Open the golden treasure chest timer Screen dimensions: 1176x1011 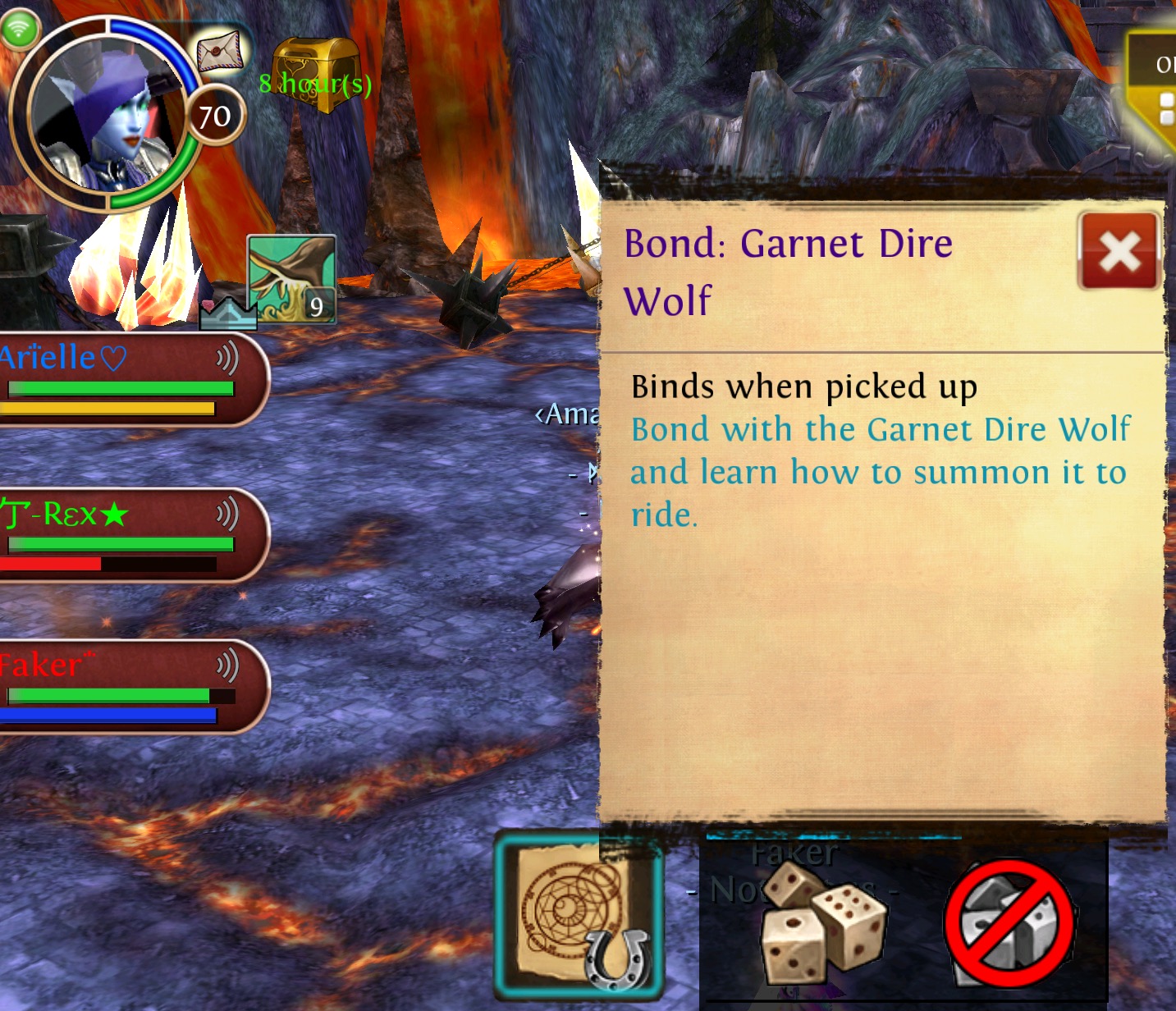coord(315,72)
